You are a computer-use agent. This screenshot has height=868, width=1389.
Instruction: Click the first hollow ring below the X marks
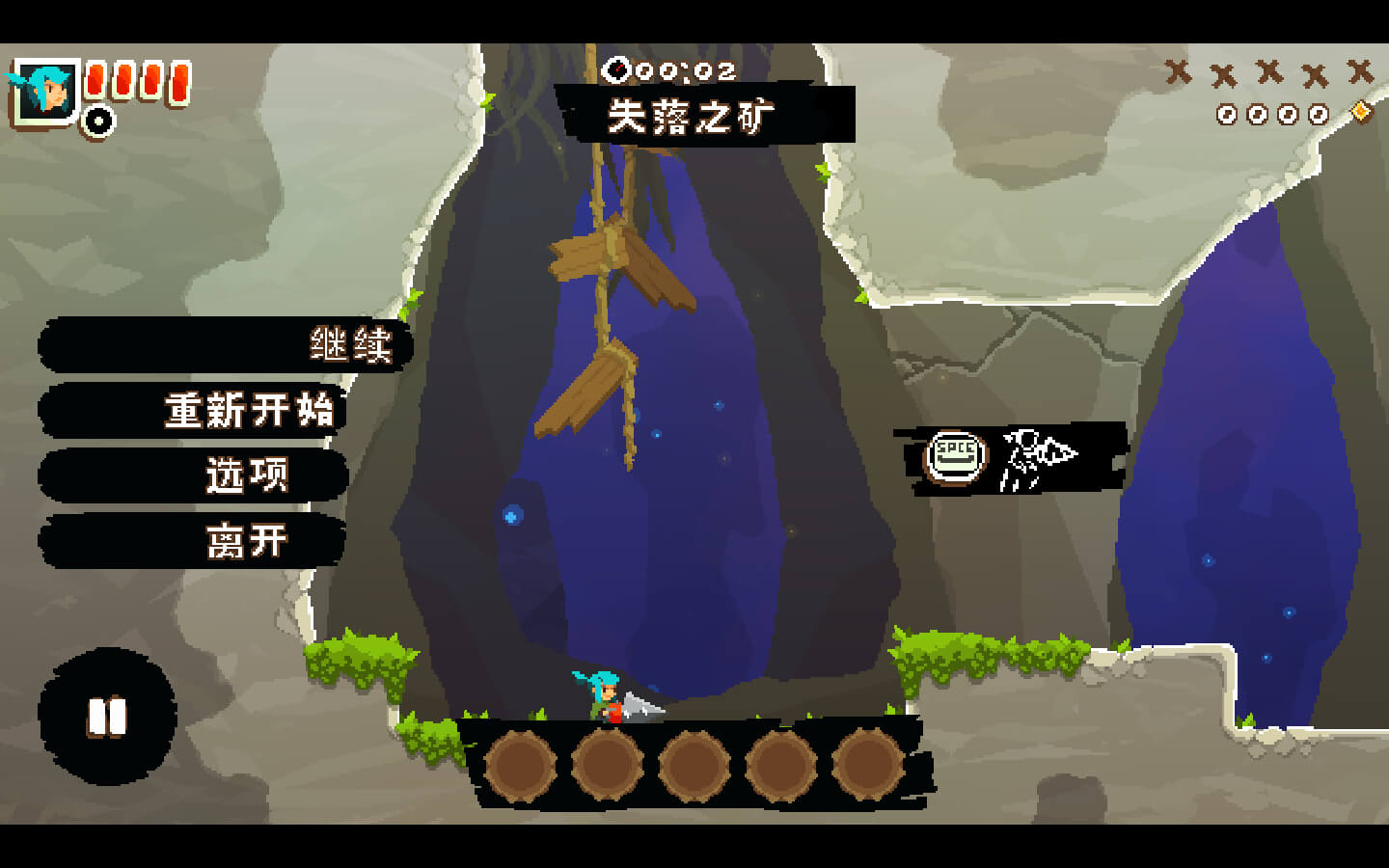(1228, 114)
